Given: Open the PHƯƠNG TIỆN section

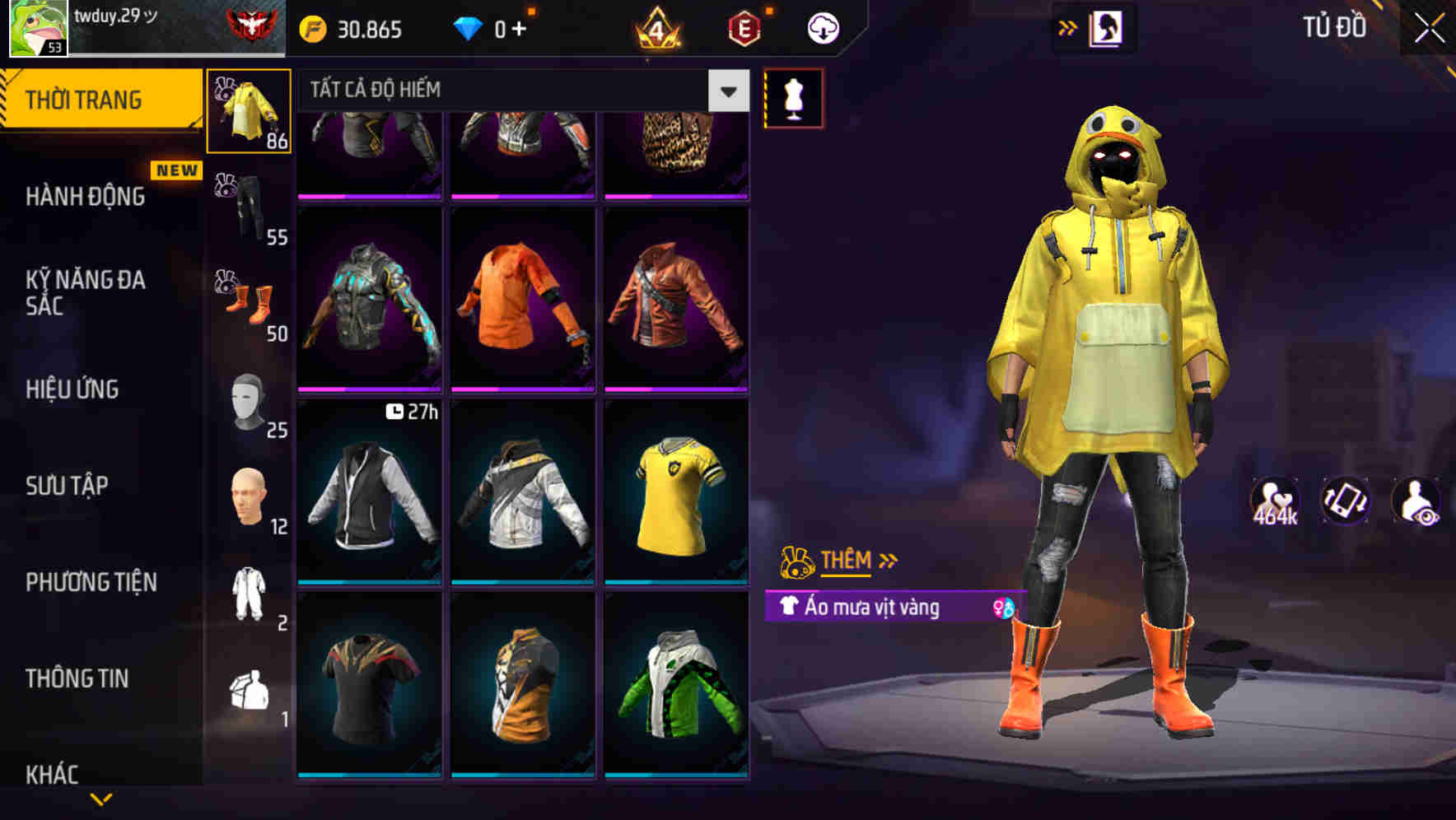Looking at the screenshot, I should pyautogui.click(x=91, y=582).
